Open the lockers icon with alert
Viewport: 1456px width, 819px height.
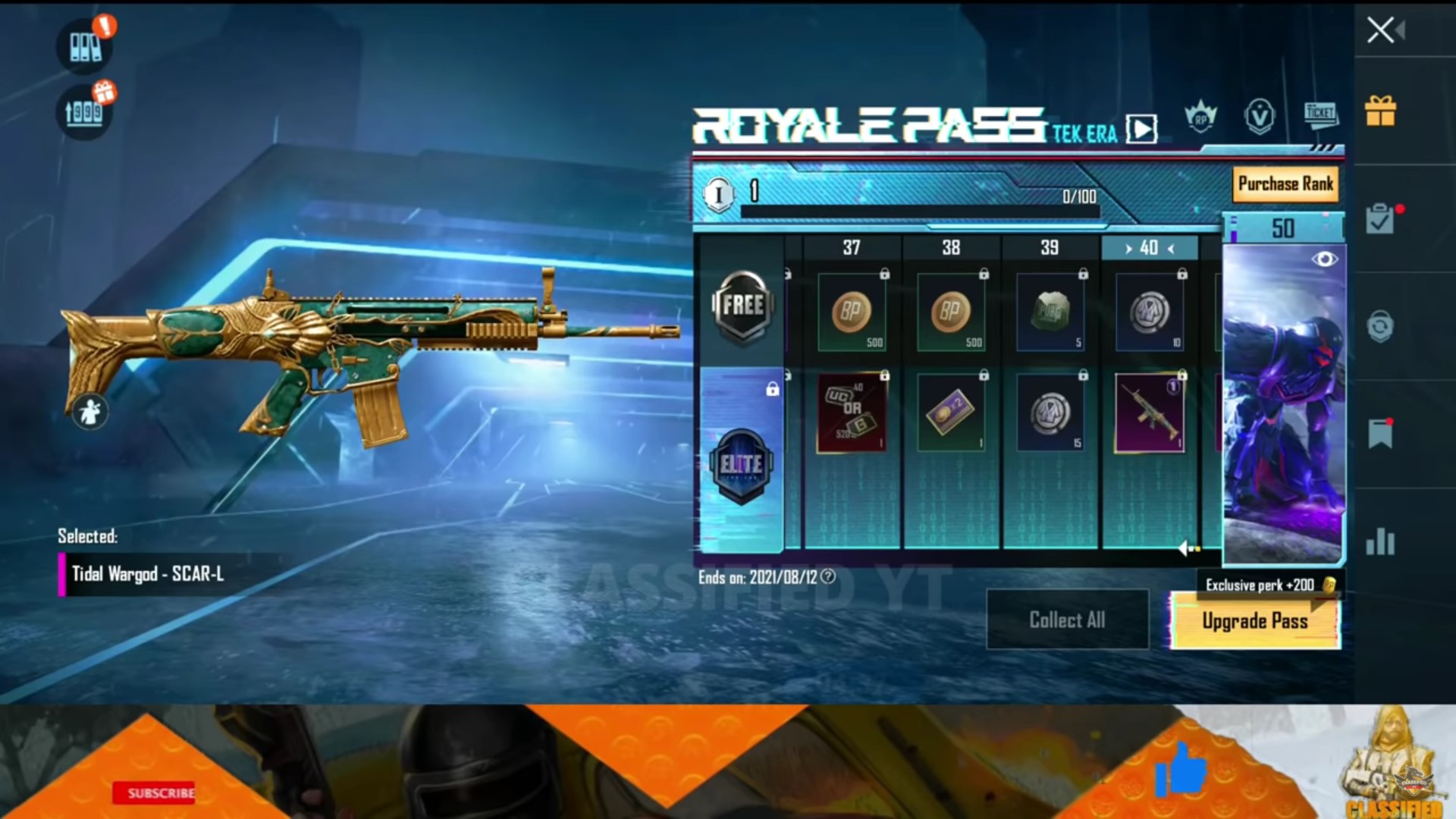coord(85,45)
